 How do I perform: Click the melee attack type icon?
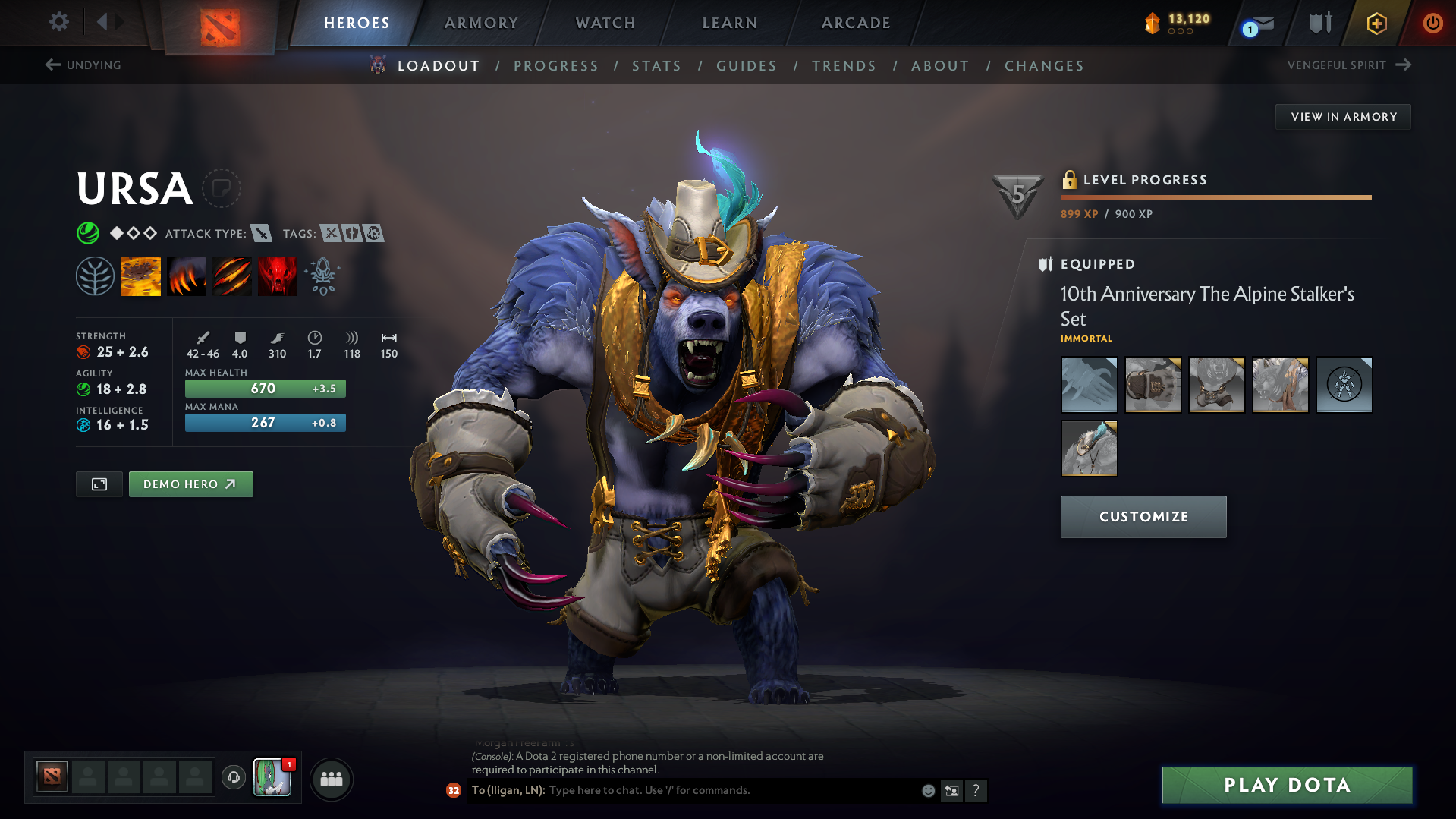tap(263, 233)
